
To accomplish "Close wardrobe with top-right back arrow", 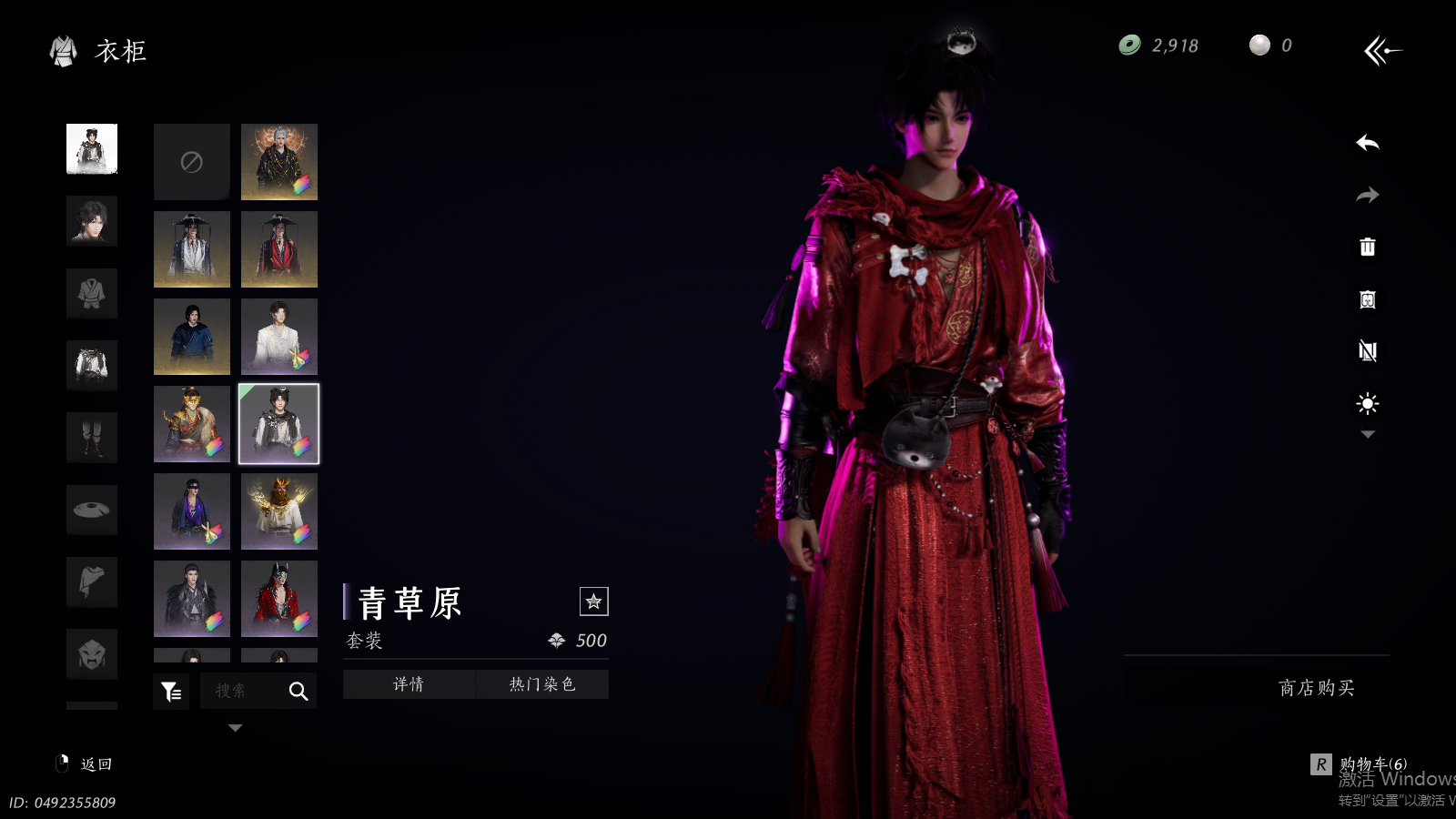I will (x=1382, y=50).
